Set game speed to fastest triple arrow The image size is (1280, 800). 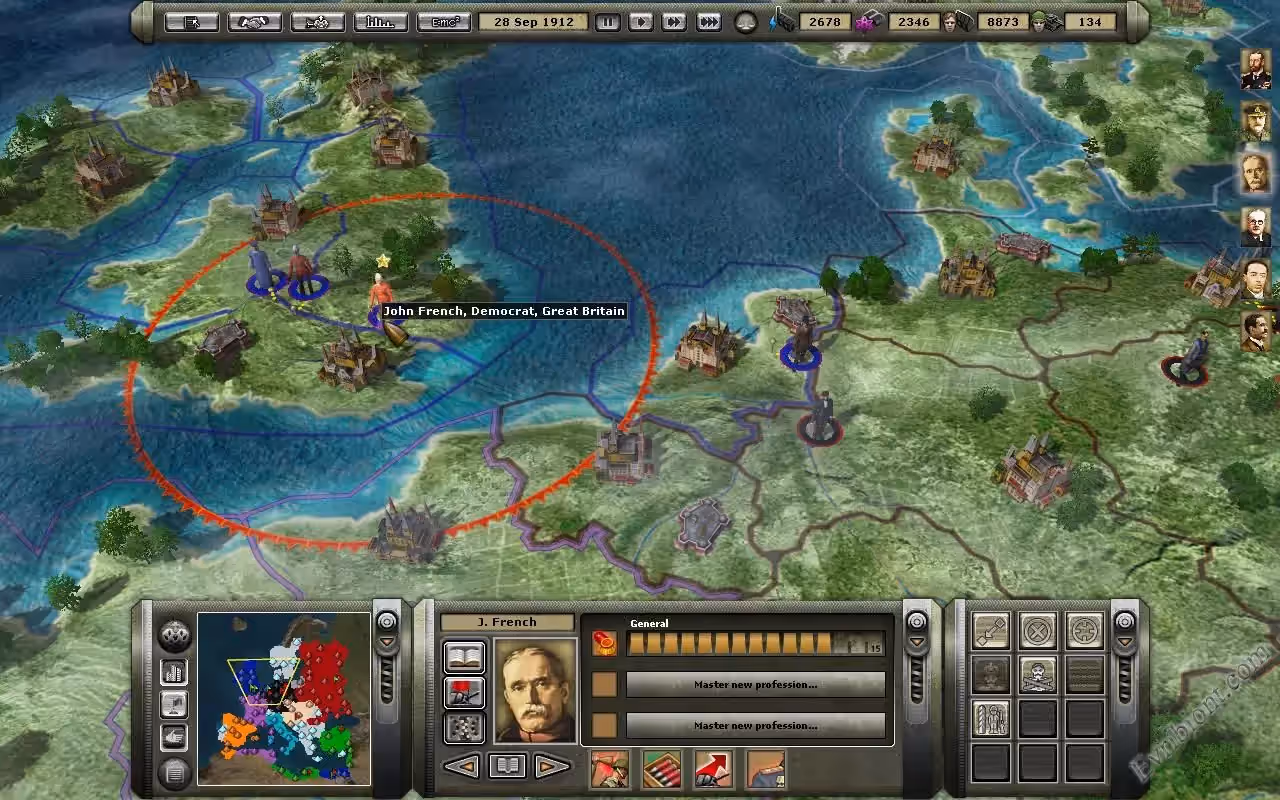pos(709,22)
